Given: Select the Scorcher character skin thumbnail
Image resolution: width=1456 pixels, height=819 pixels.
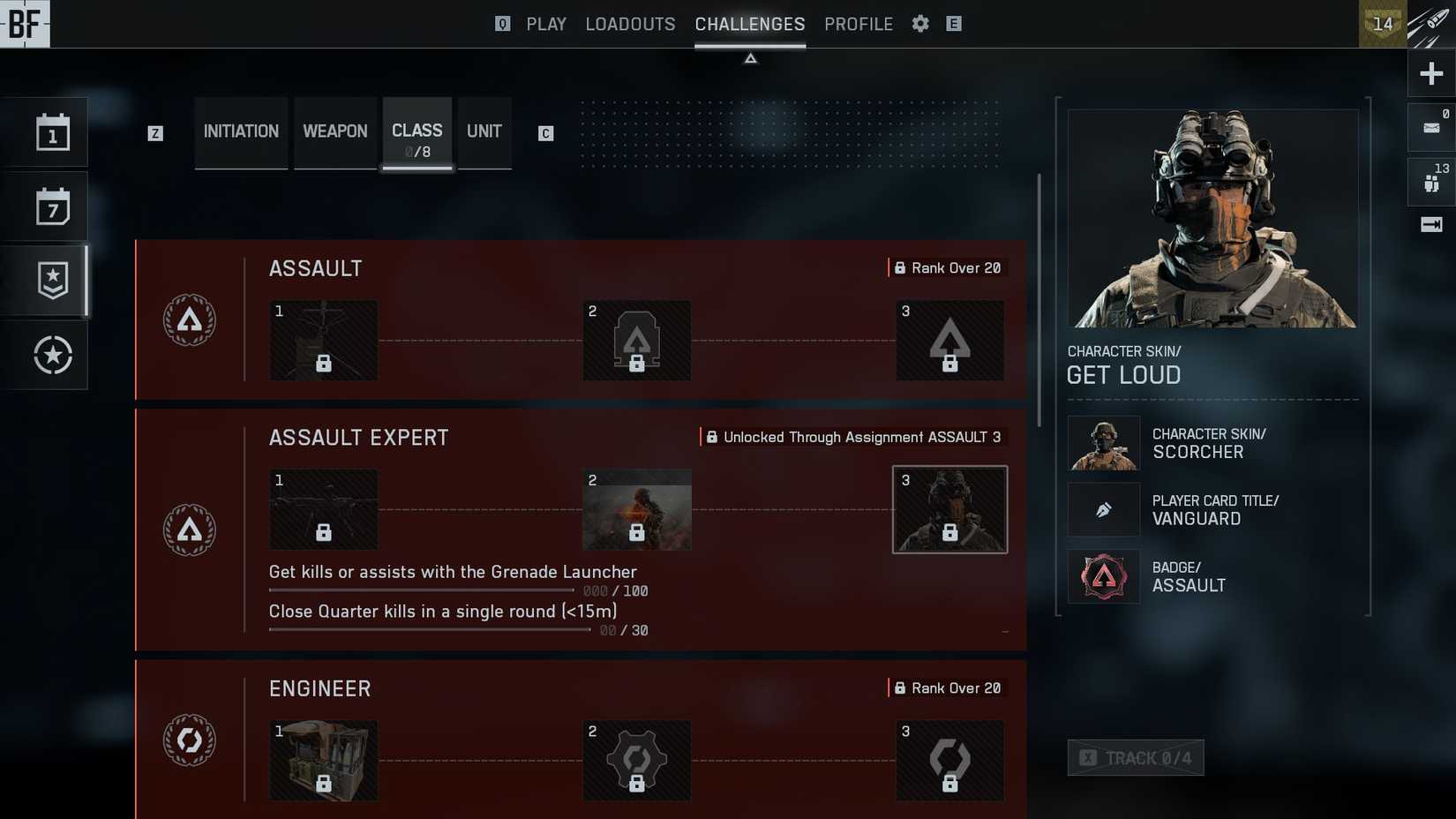Looking at the screenshot, I should tap(1103, 443).
